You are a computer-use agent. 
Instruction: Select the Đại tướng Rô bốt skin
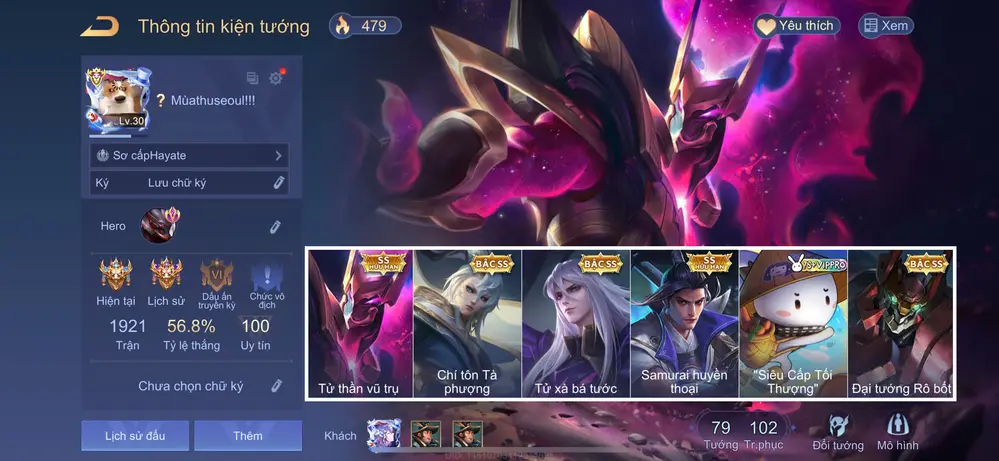901,323
